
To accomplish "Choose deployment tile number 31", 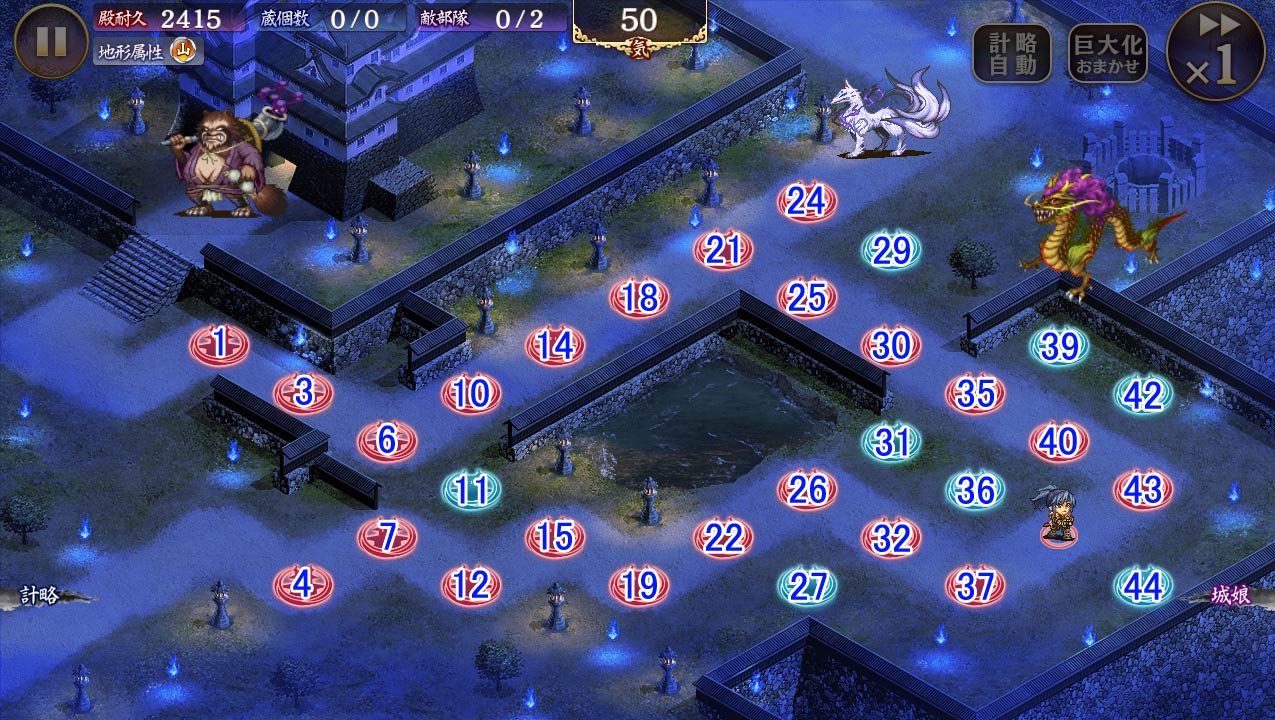I will (x=890, y=442).
